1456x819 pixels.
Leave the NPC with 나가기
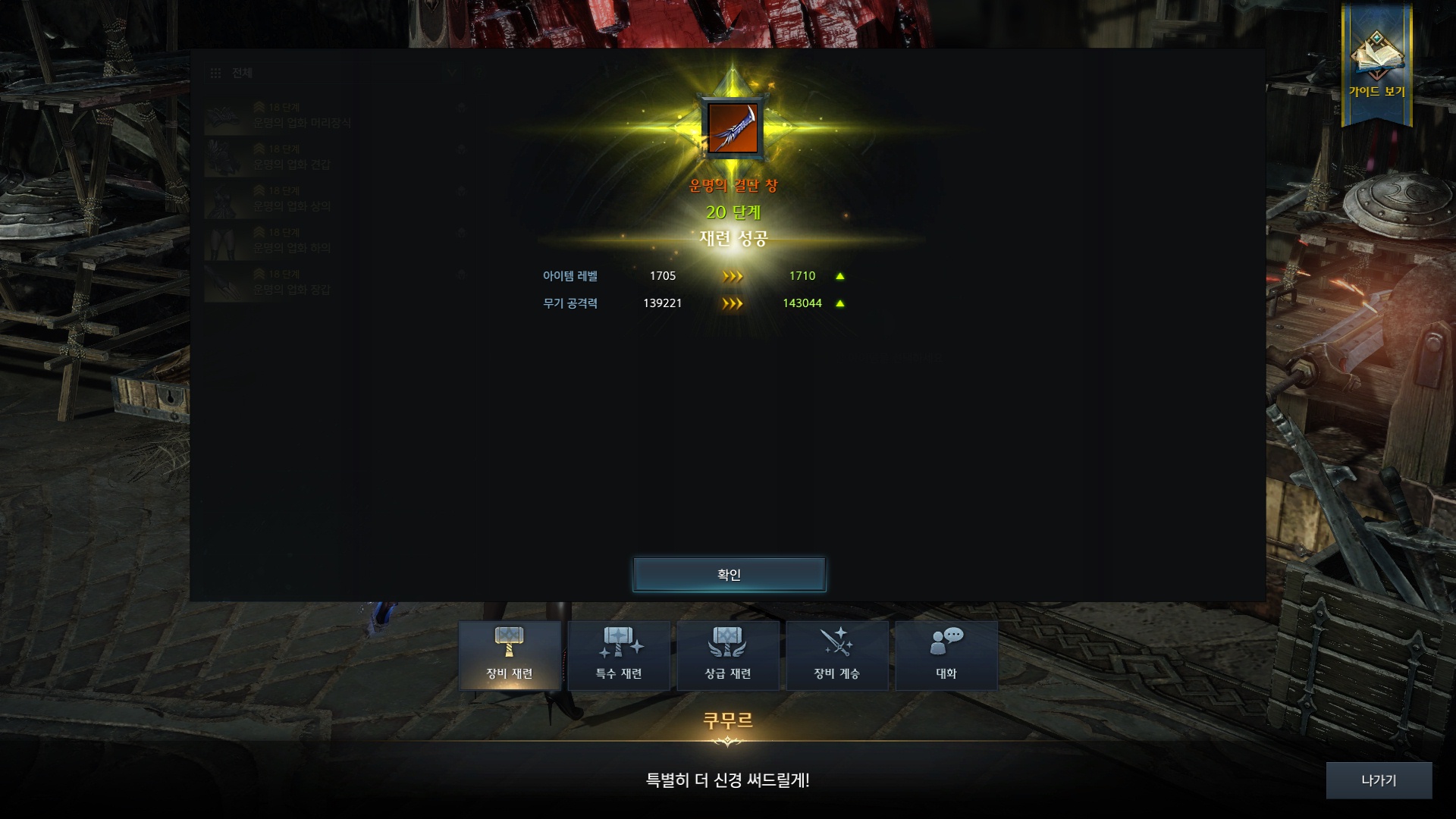tap(1379, 780)
